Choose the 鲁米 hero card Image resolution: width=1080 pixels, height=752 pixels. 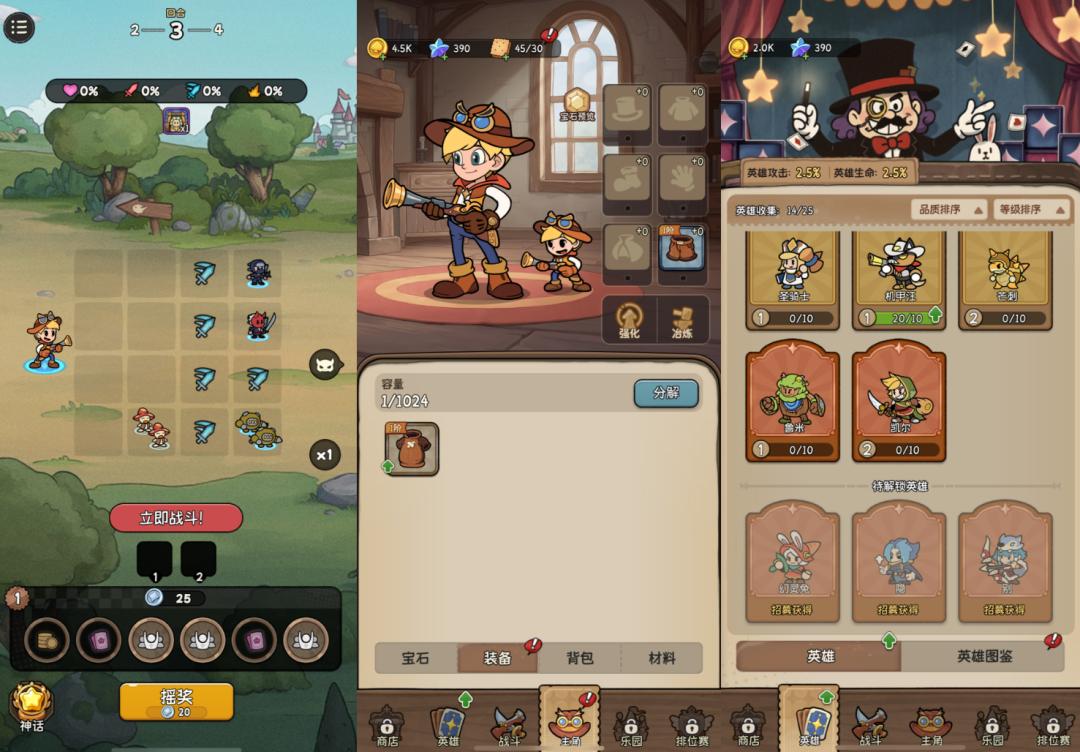(793, 401)
